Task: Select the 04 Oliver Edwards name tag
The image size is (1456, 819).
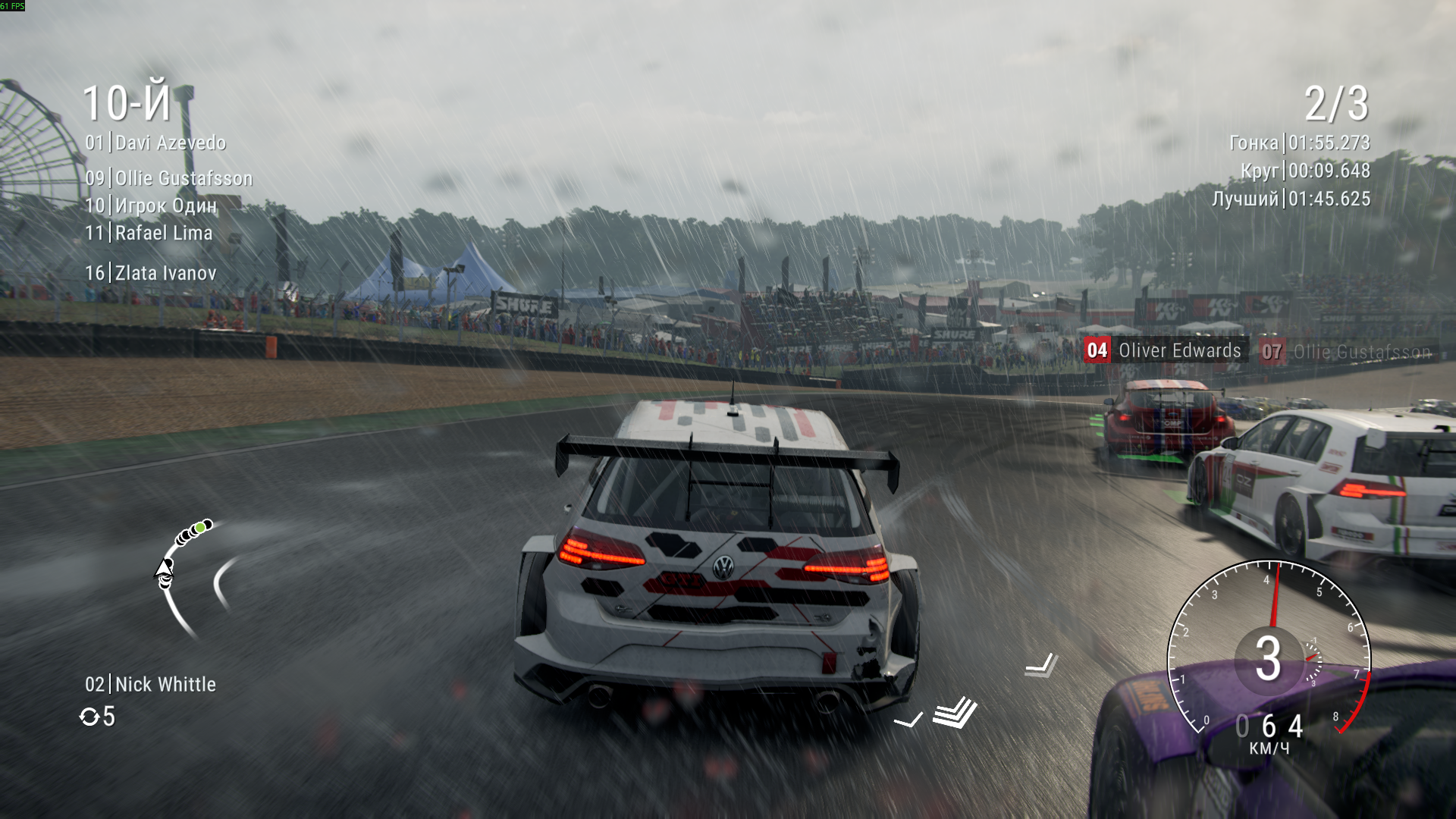Action: coord(1164,350)
